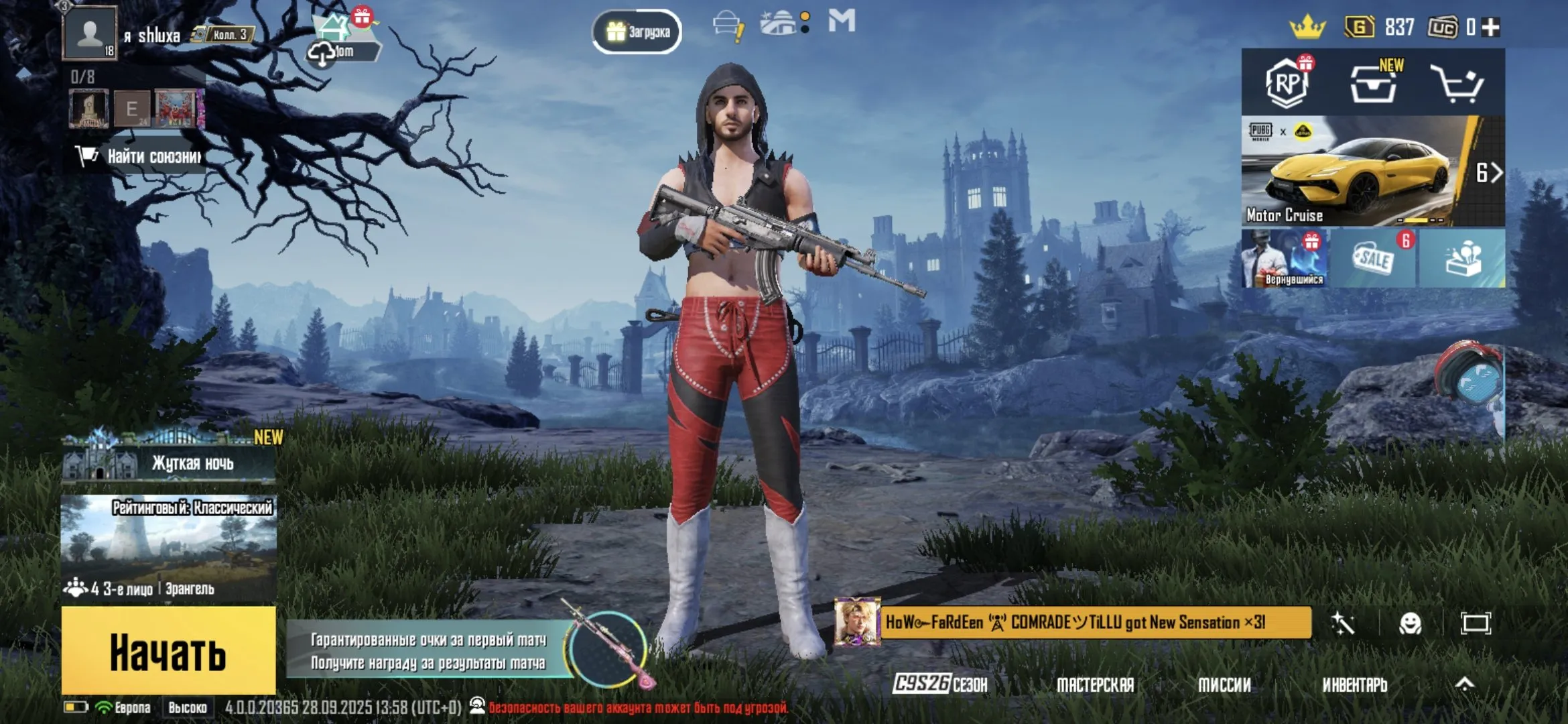Open the Загрузка download button
1568x724 pixels.
(637, 32)
